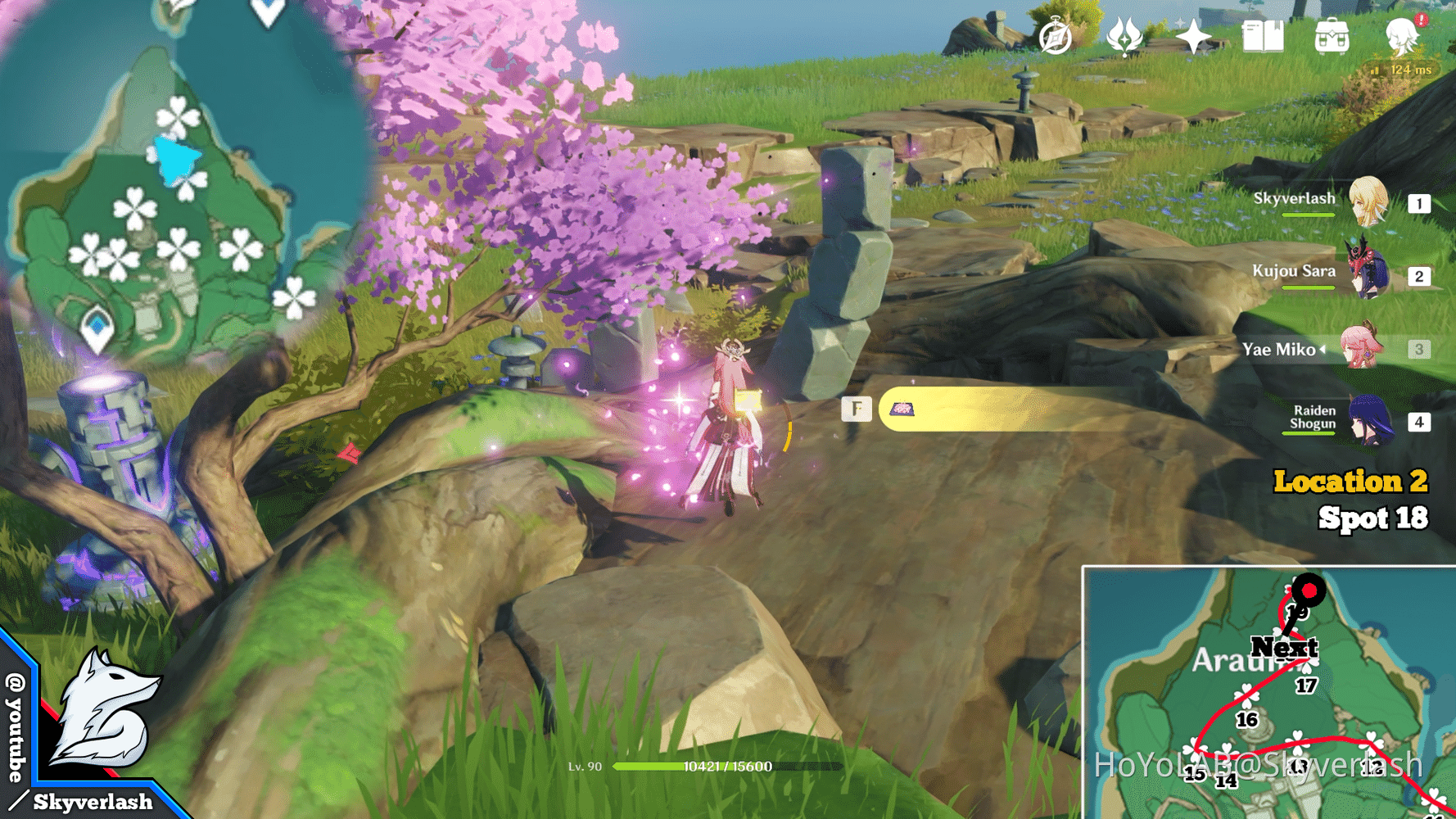Click the blue waypoint diamond on the minimap
Screen dimensions: 1456x819
(x=98, y=326)
